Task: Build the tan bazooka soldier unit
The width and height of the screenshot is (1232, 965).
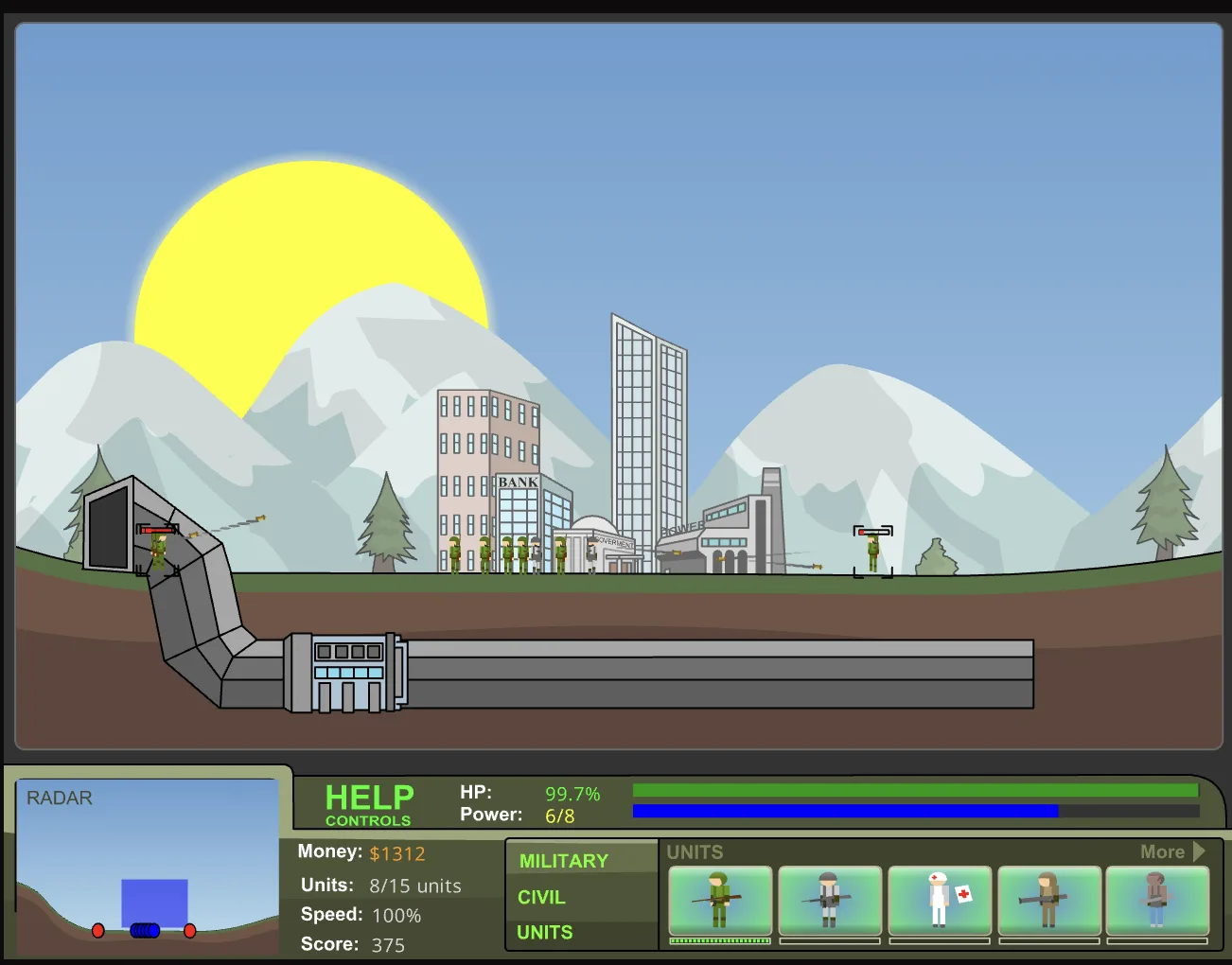Action: click(1048, 900)
